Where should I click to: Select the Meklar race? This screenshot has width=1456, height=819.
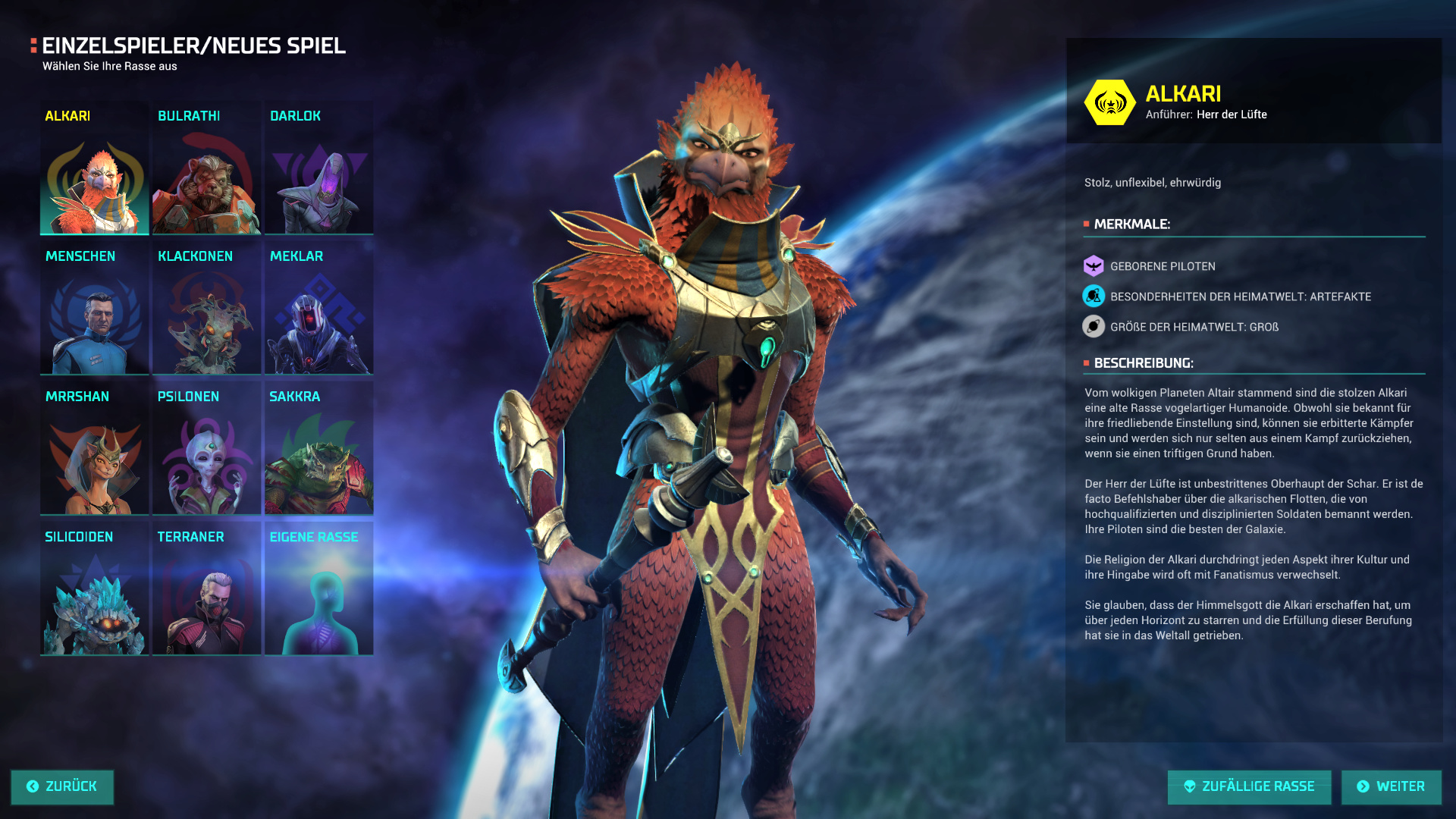point(318,309)
